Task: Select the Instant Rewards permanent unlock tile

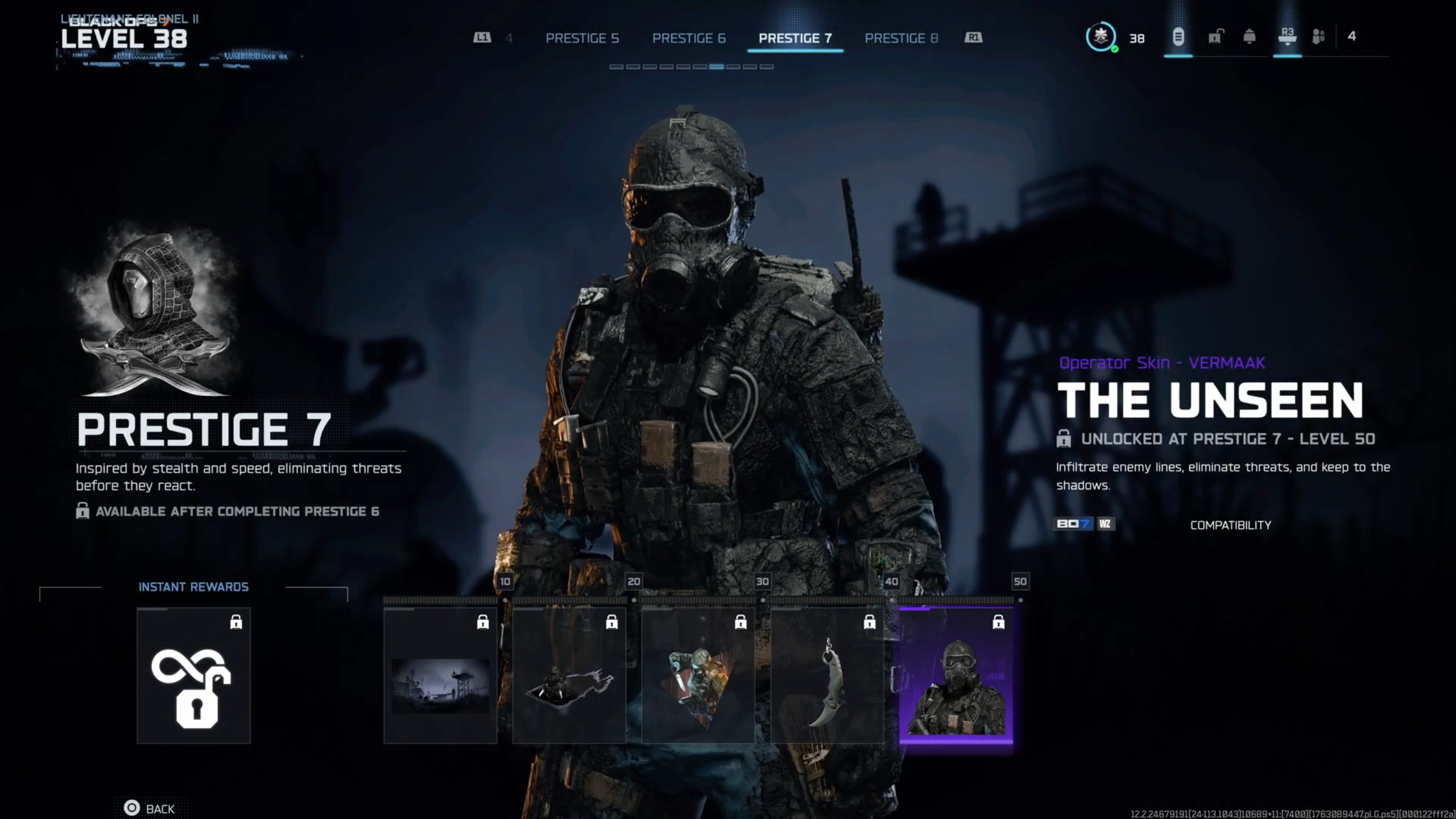Action: [x=193, y=676]
